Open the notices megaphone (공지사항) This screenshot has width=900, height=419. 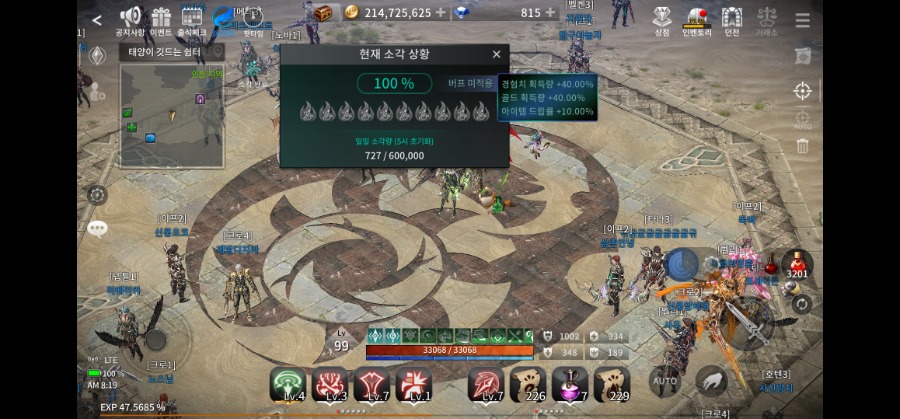pyautogui.click(x=131, y=19)
